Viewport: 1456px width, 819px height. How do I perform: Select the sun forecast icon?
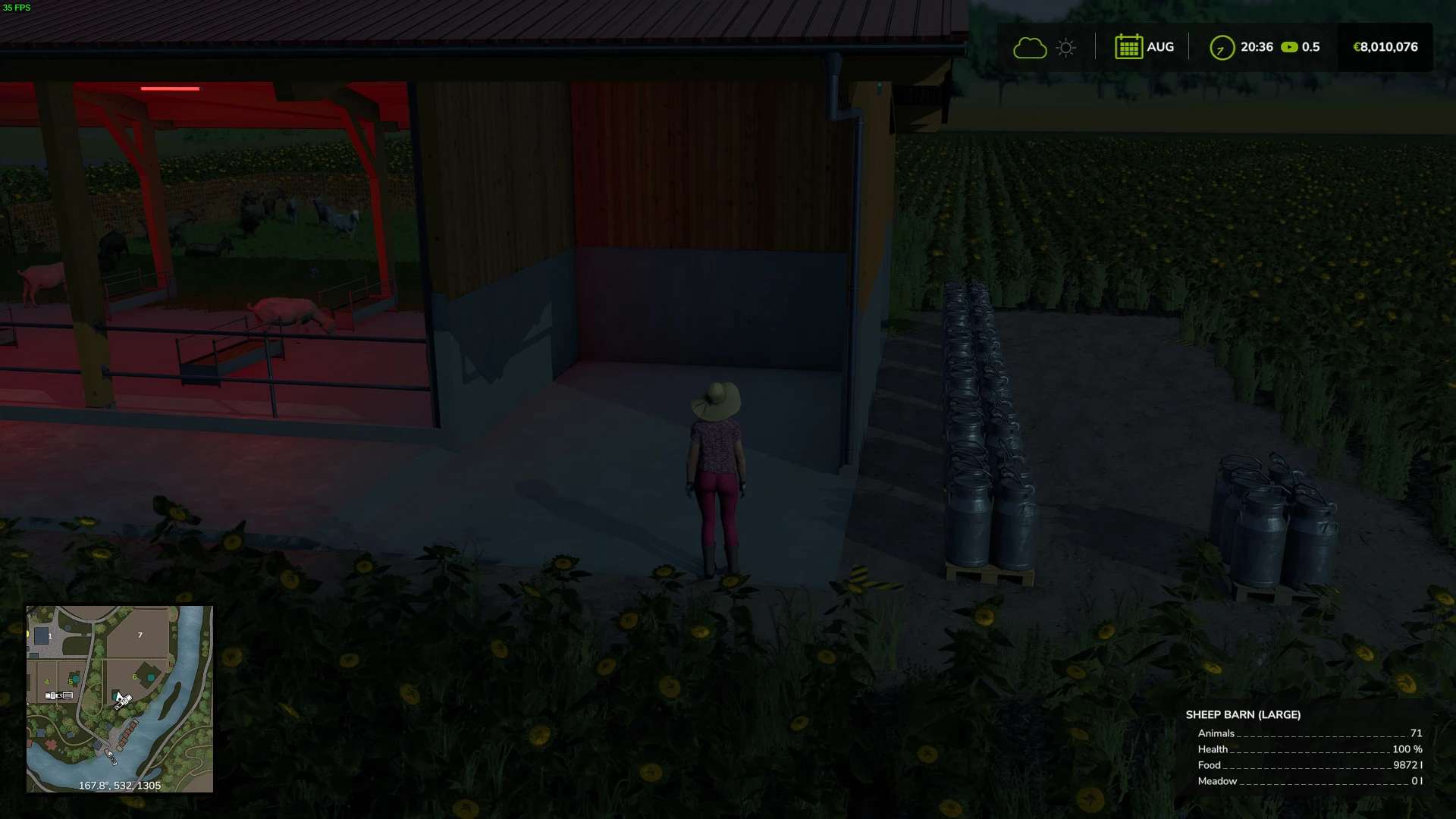pos(1065,48)
